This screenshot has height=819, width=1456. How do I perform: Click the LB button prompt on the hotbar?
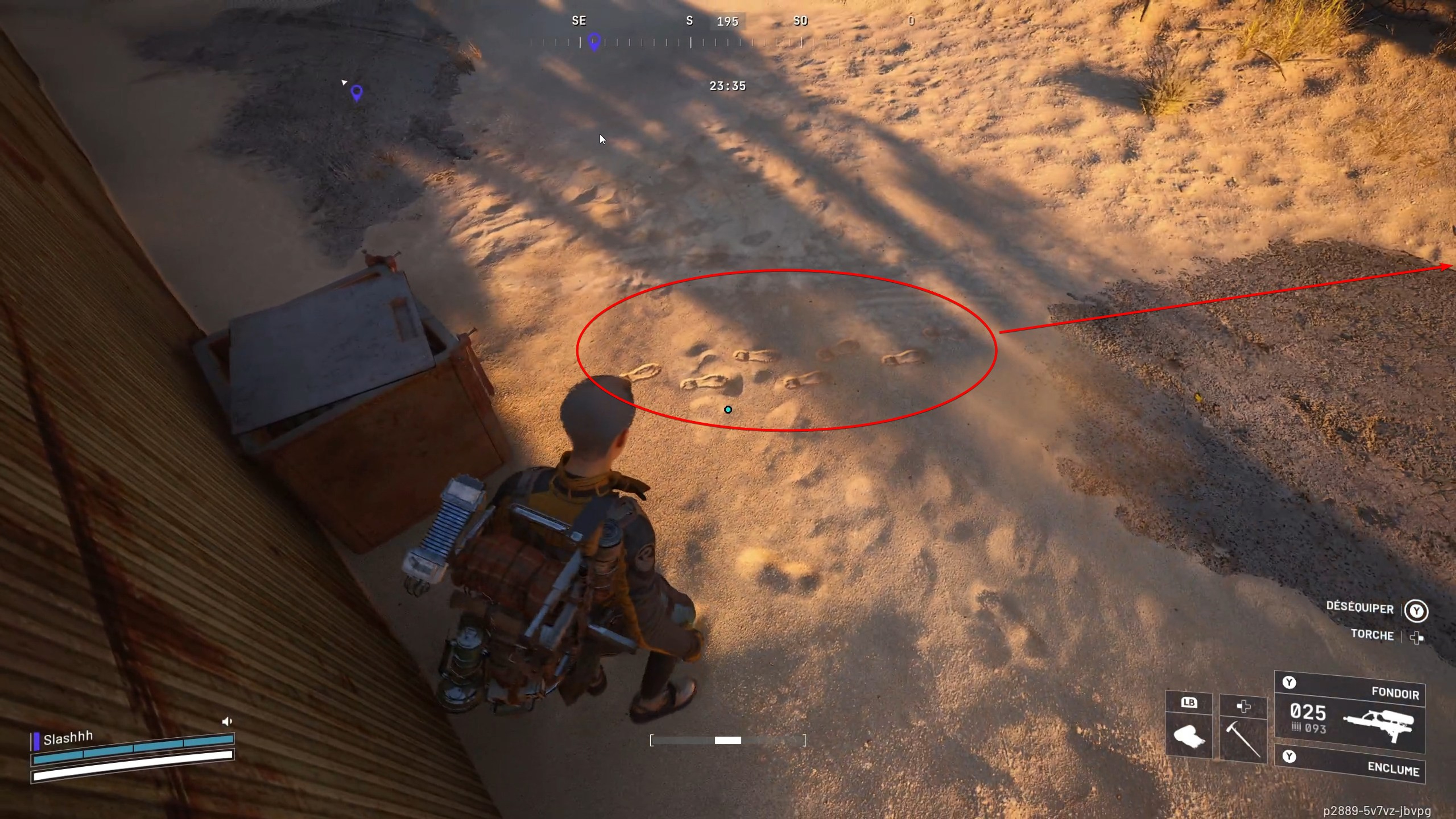tap(1189, 703)
